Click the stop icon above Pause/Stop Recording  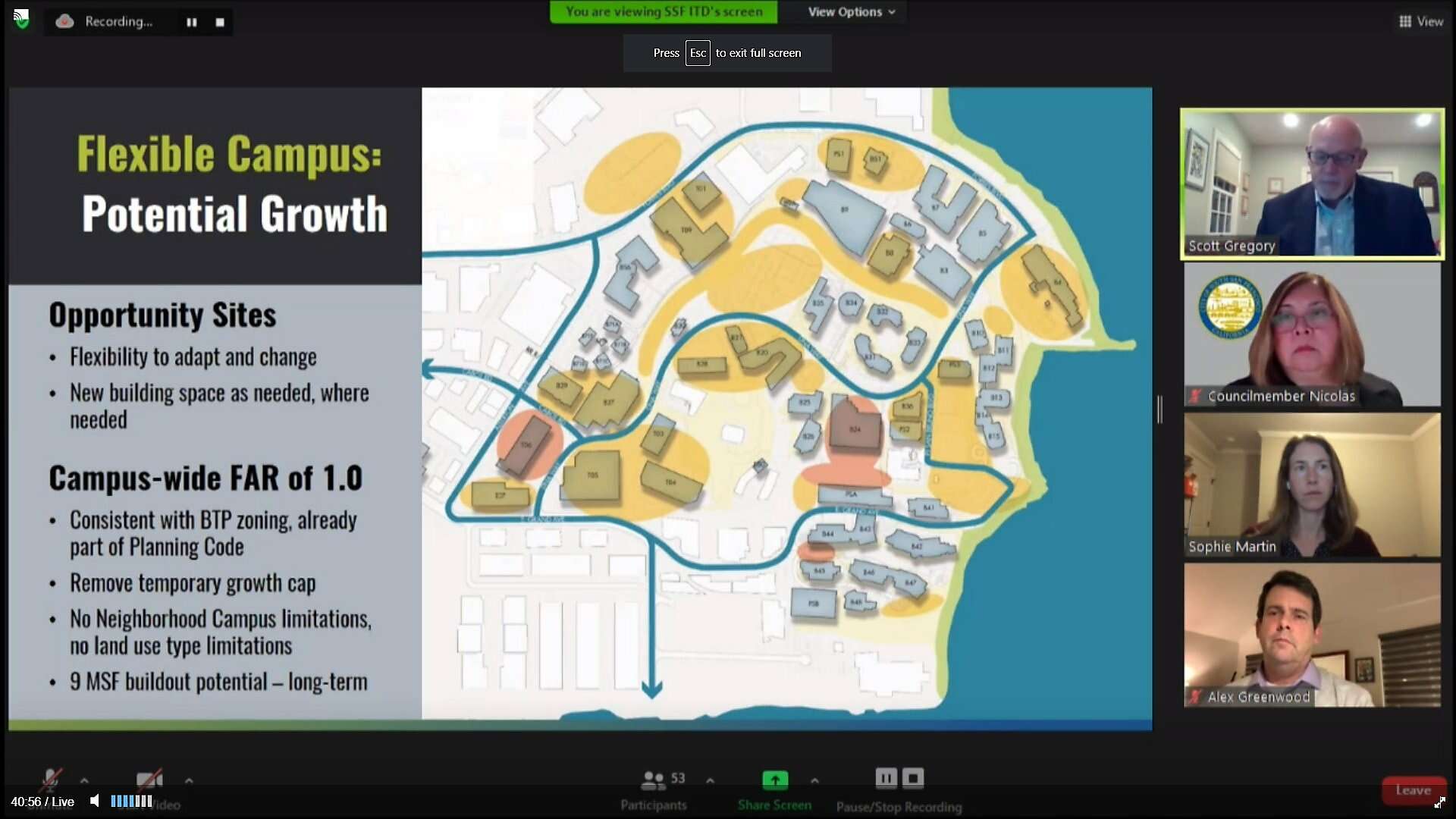[913, 778]
